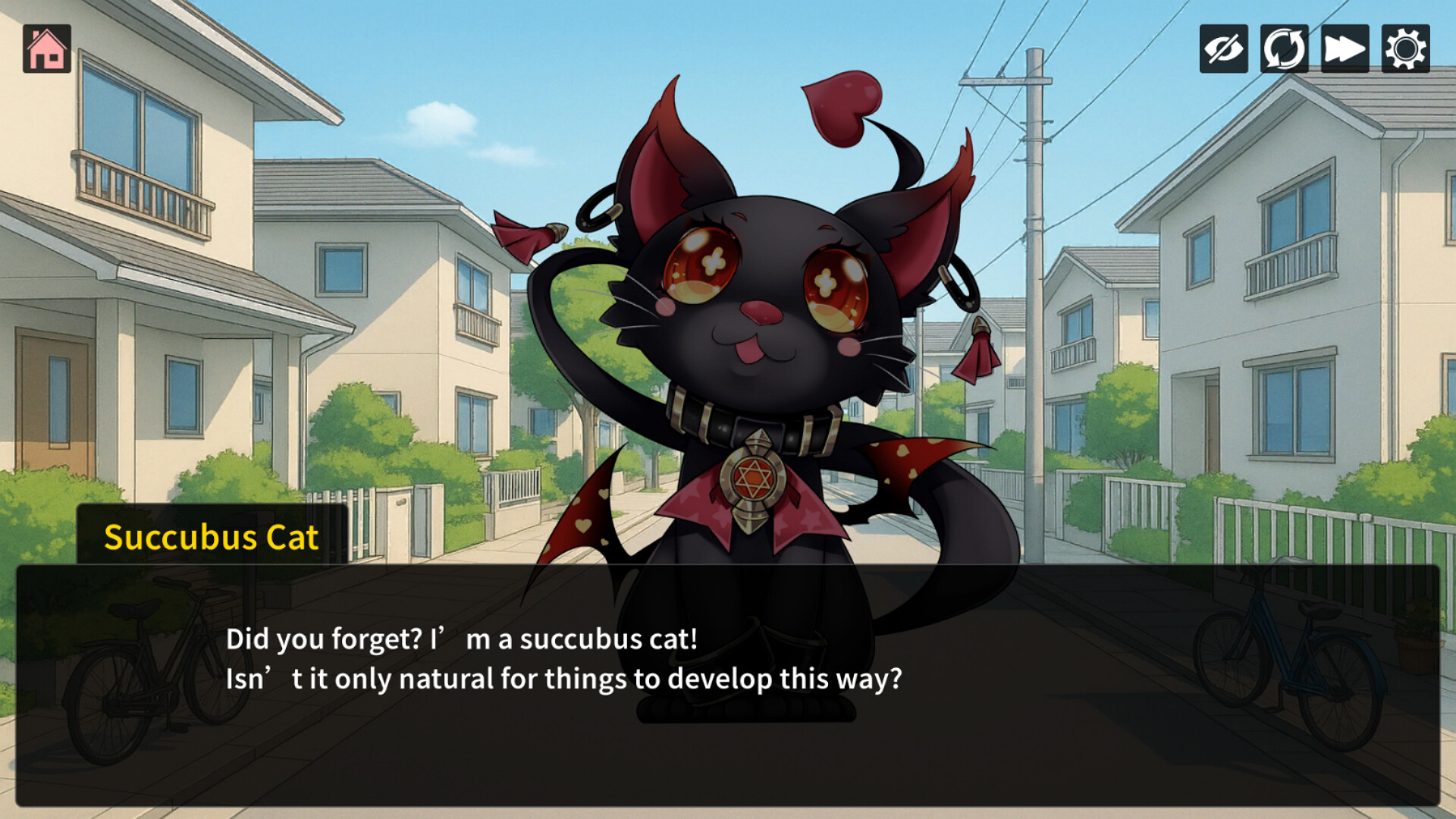1456x819 pixels.
Task: Return to the home screen
Action: pos(47,49)
